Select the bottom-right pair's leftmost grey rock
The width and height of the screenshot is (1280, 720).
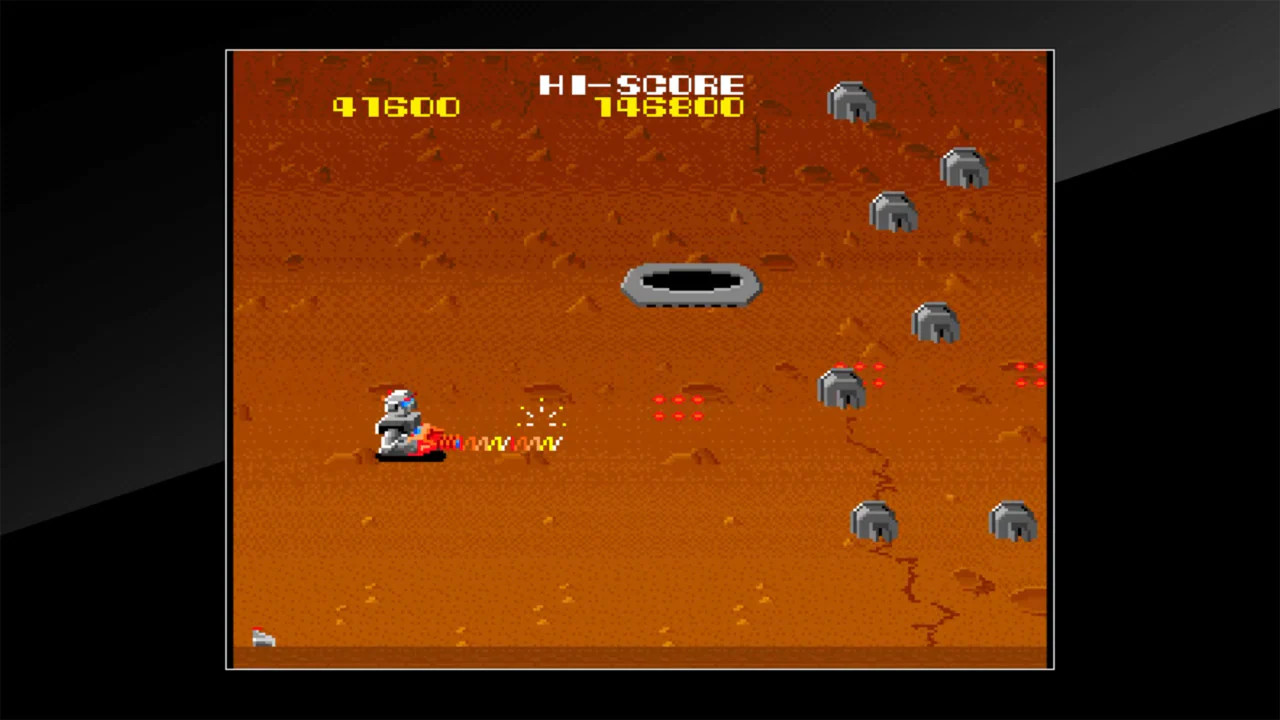(x=873, y=522)
